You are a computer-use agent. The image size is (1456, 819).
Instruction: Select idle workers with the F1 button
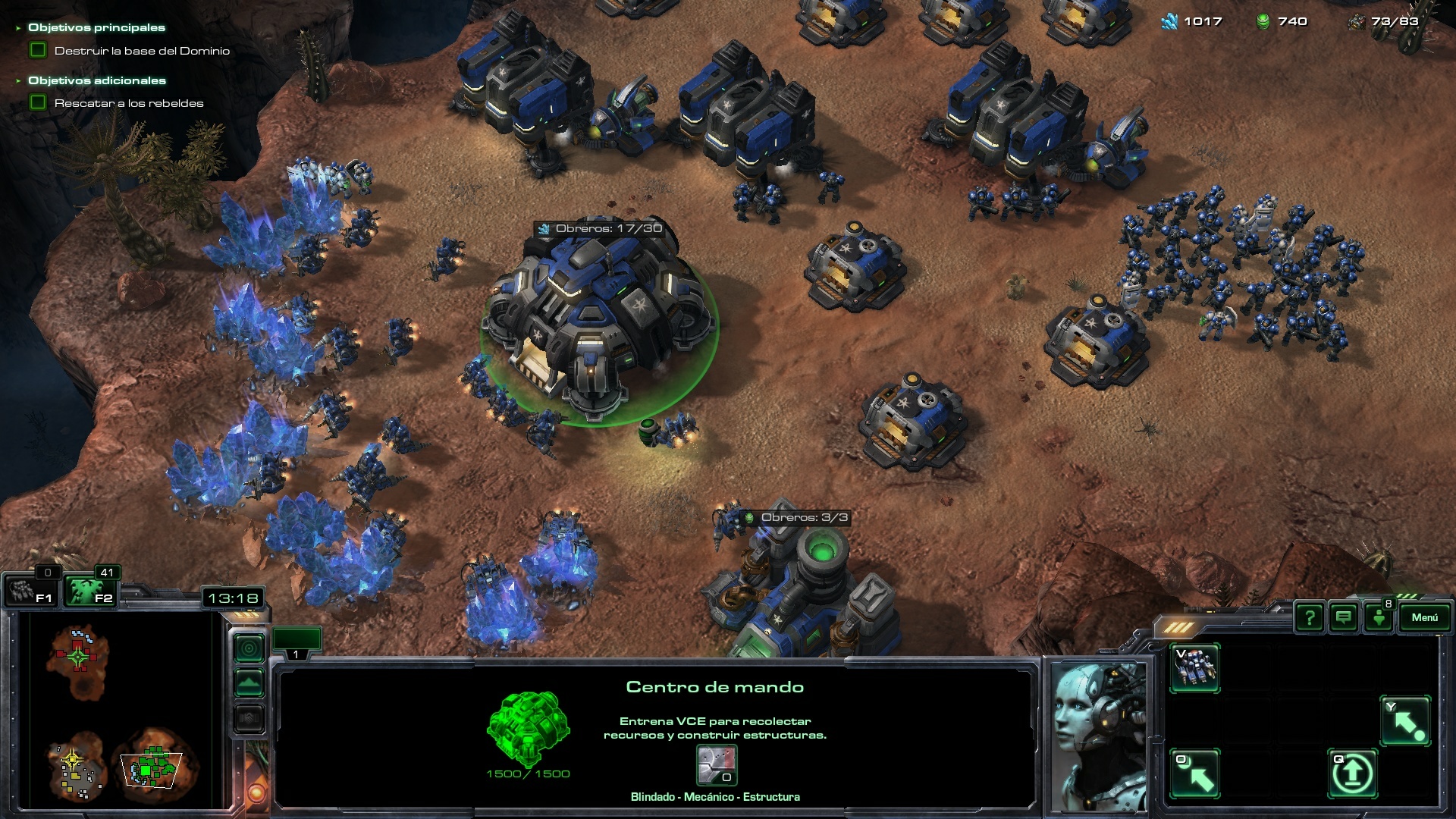(x=30, y=591)
